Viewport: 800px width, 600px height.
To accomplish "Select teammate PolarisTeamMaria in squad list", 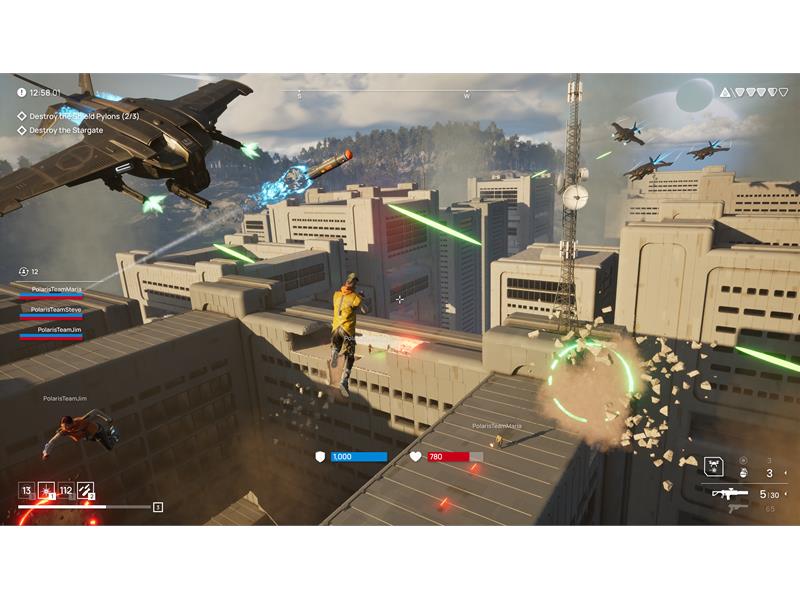I will pyautogui.click(x=56, y=289).
